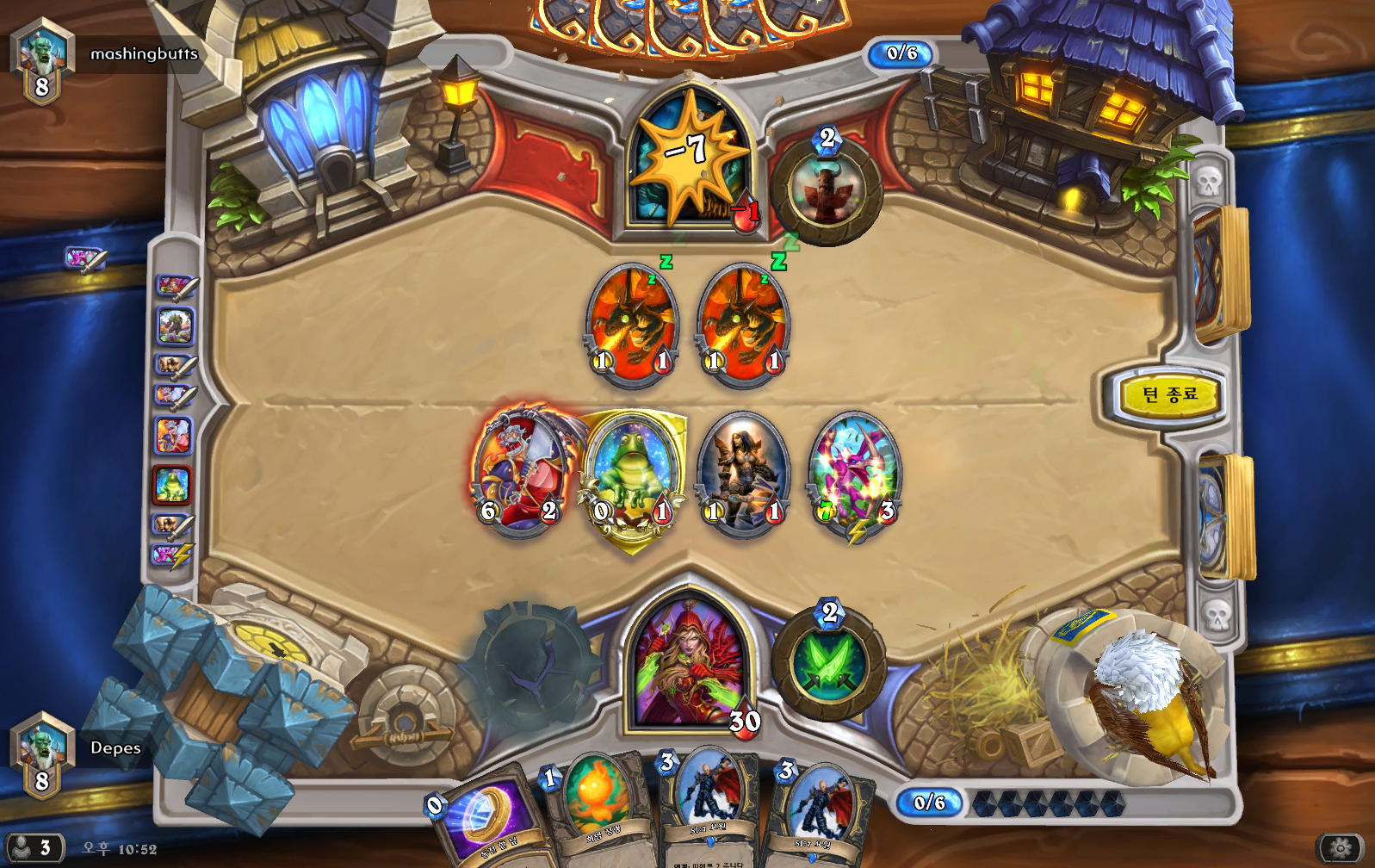Image resolution: width=1375 pixels, height=868 pixels.
Task: Click the mashingbutts player nameplate
Action: pyautogui.click(x=144, y=54)
